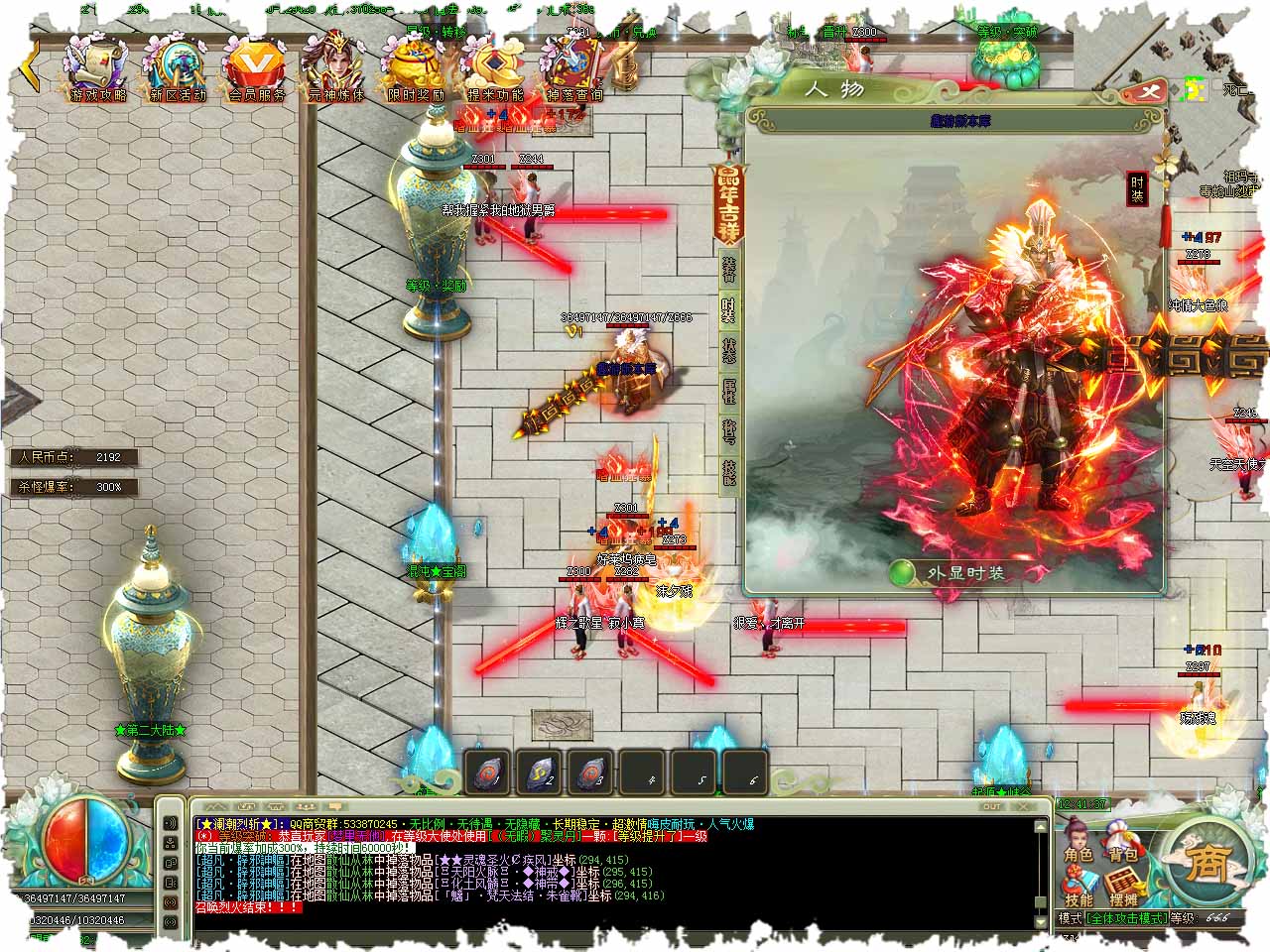
Task: Open the 游戏攻略 game guide icon
Action: pos(98,67)
